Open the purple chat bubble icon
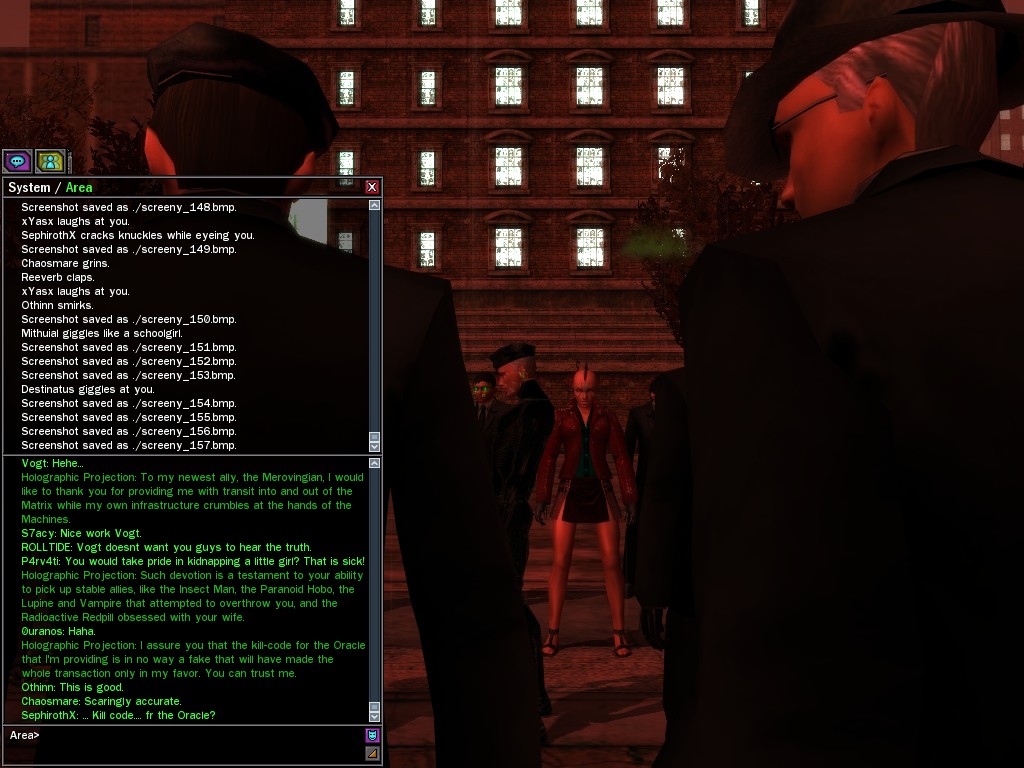1024x768 pixels. [17, 160]
